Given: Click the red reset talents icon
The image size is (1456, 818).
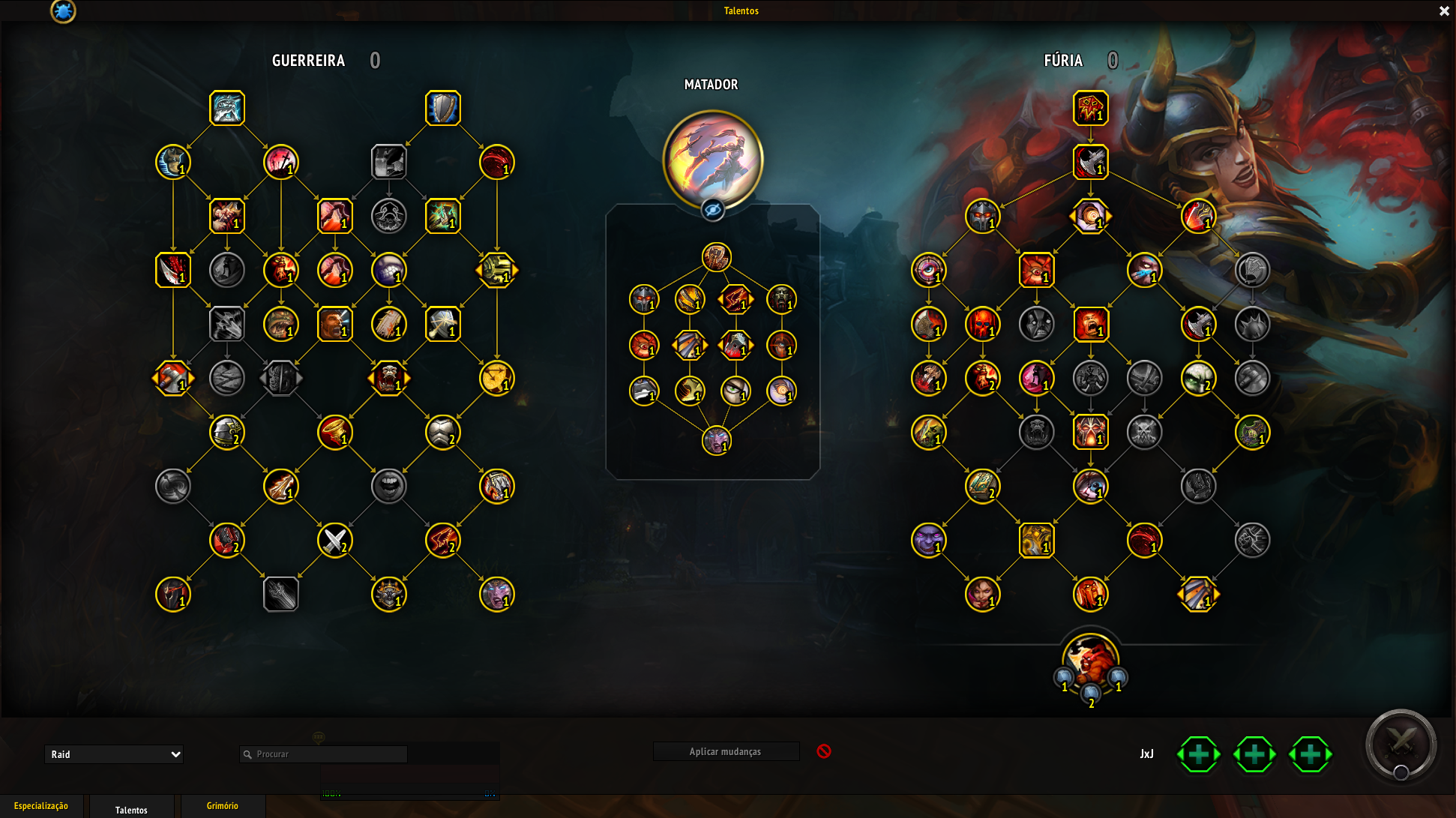Looking at the screenshot, I should click(824, 751).
